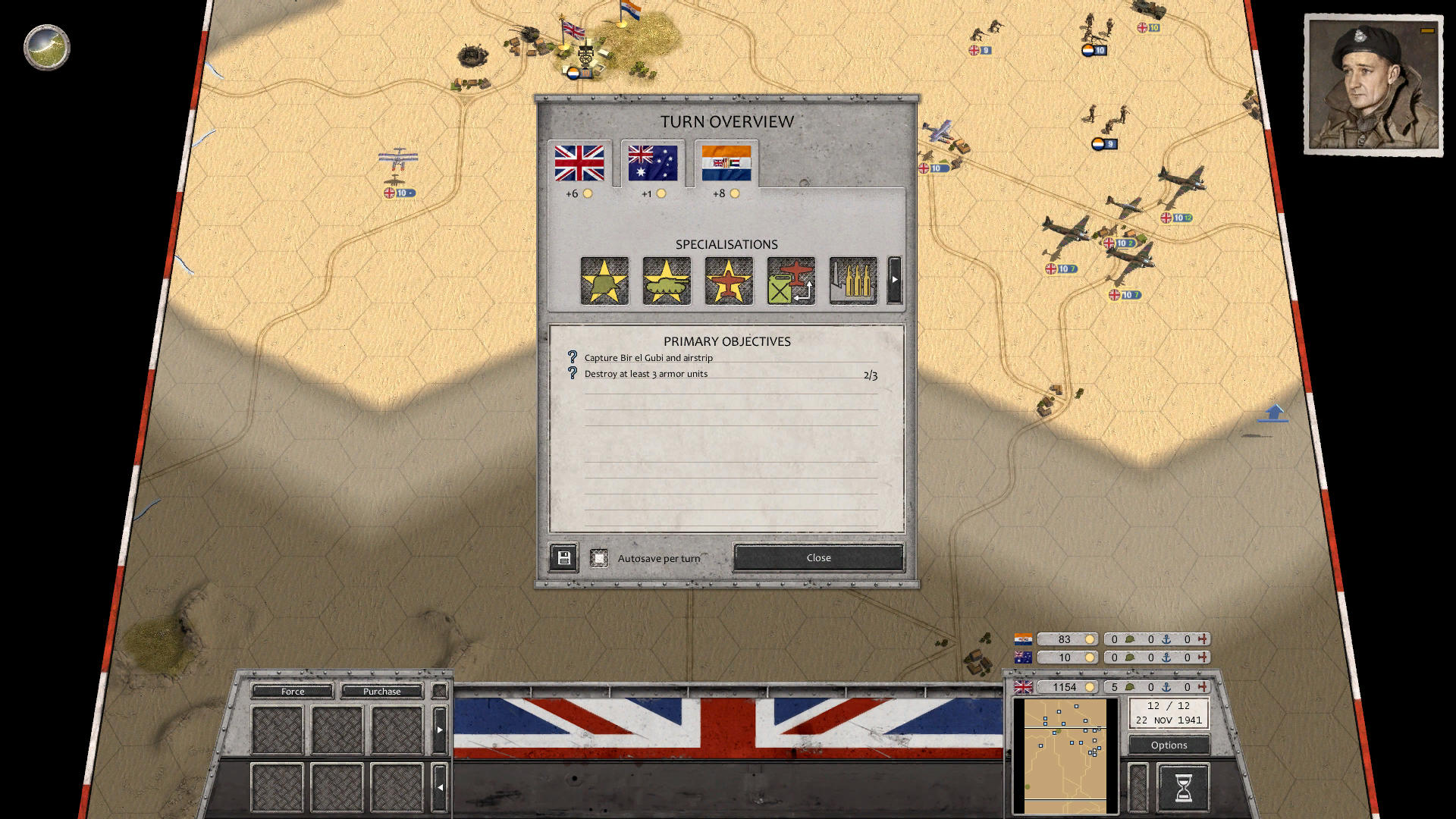Click the right arrow to see more specialisations
1456x819 pixels.
pos(896,280)
